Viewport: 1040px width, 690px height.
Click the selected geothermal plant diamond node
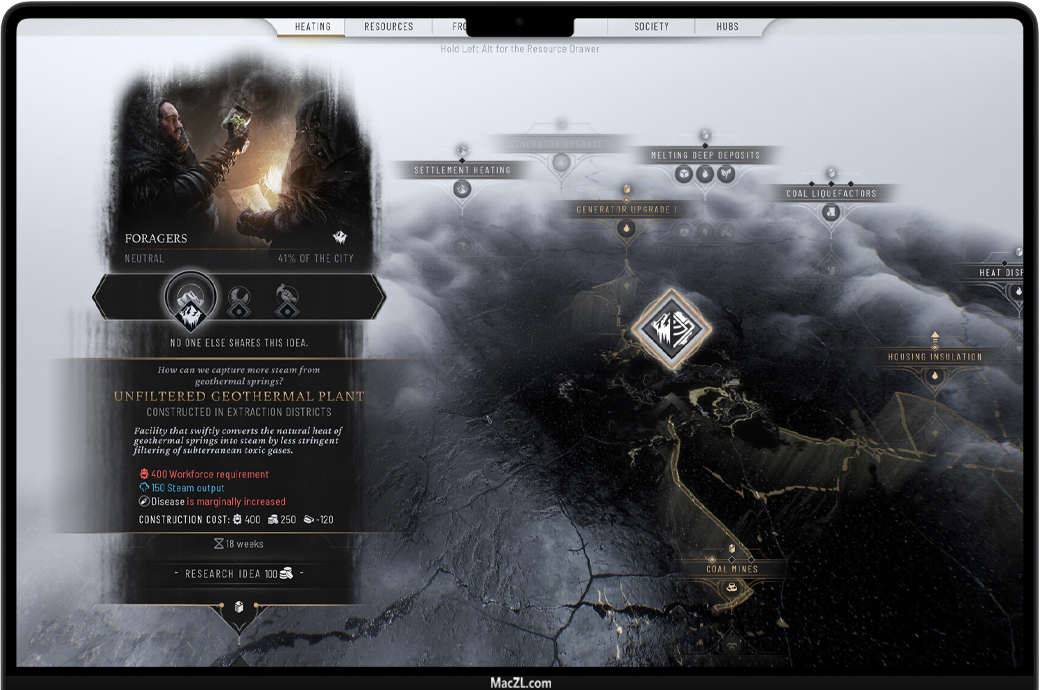pos(670,327)
